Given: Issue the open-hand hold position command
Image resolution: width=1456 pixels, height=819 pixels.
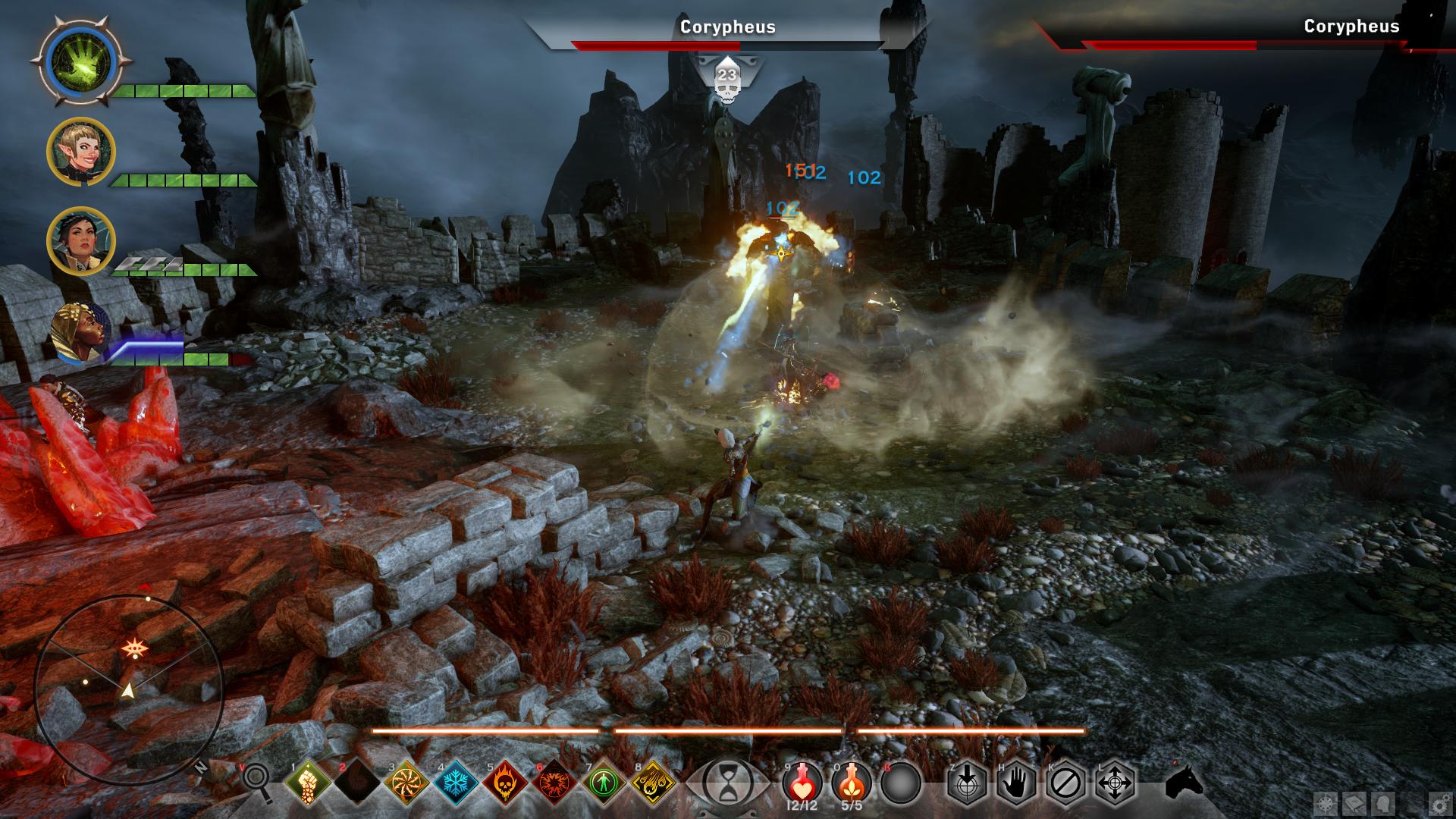Looking at the screenshot, I should click(x=1016, y=782).
